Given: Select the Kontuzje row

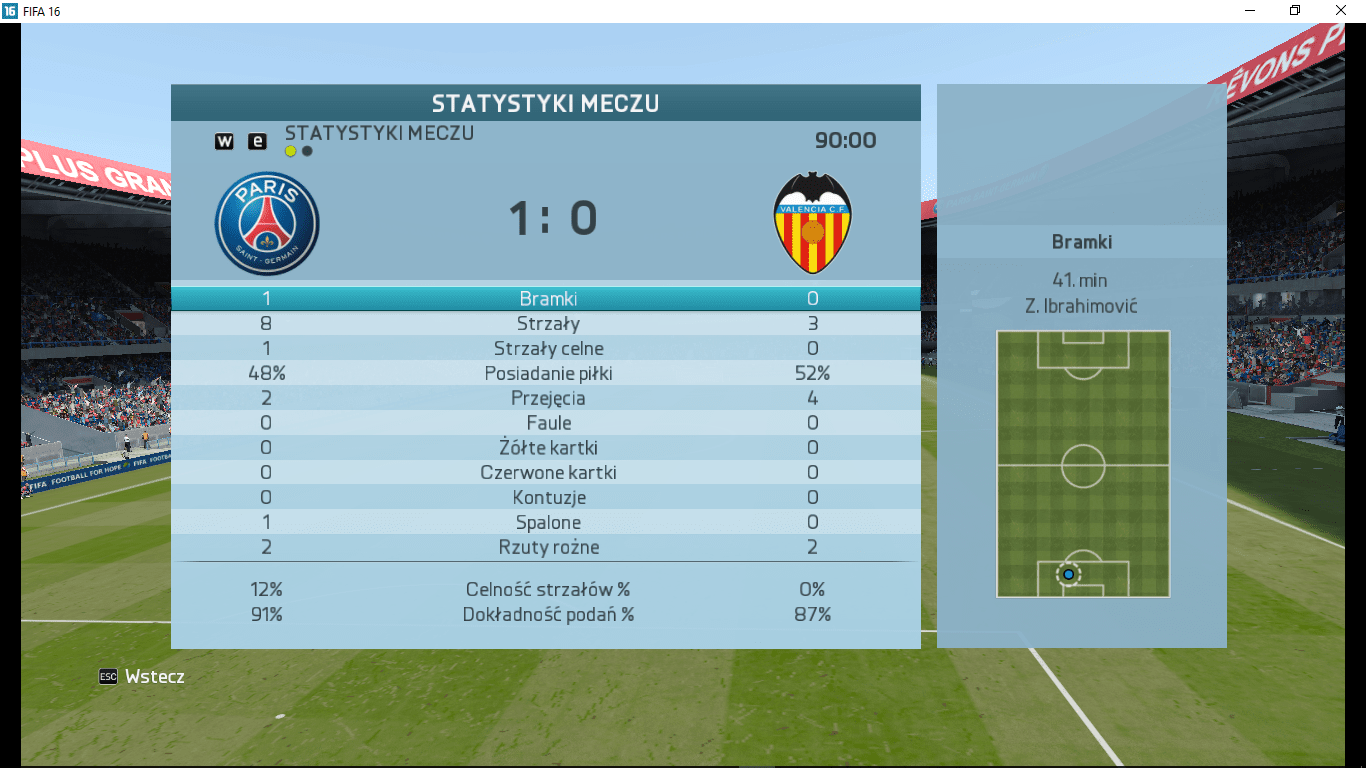Looking at the screenshot, I should (548, 498).
